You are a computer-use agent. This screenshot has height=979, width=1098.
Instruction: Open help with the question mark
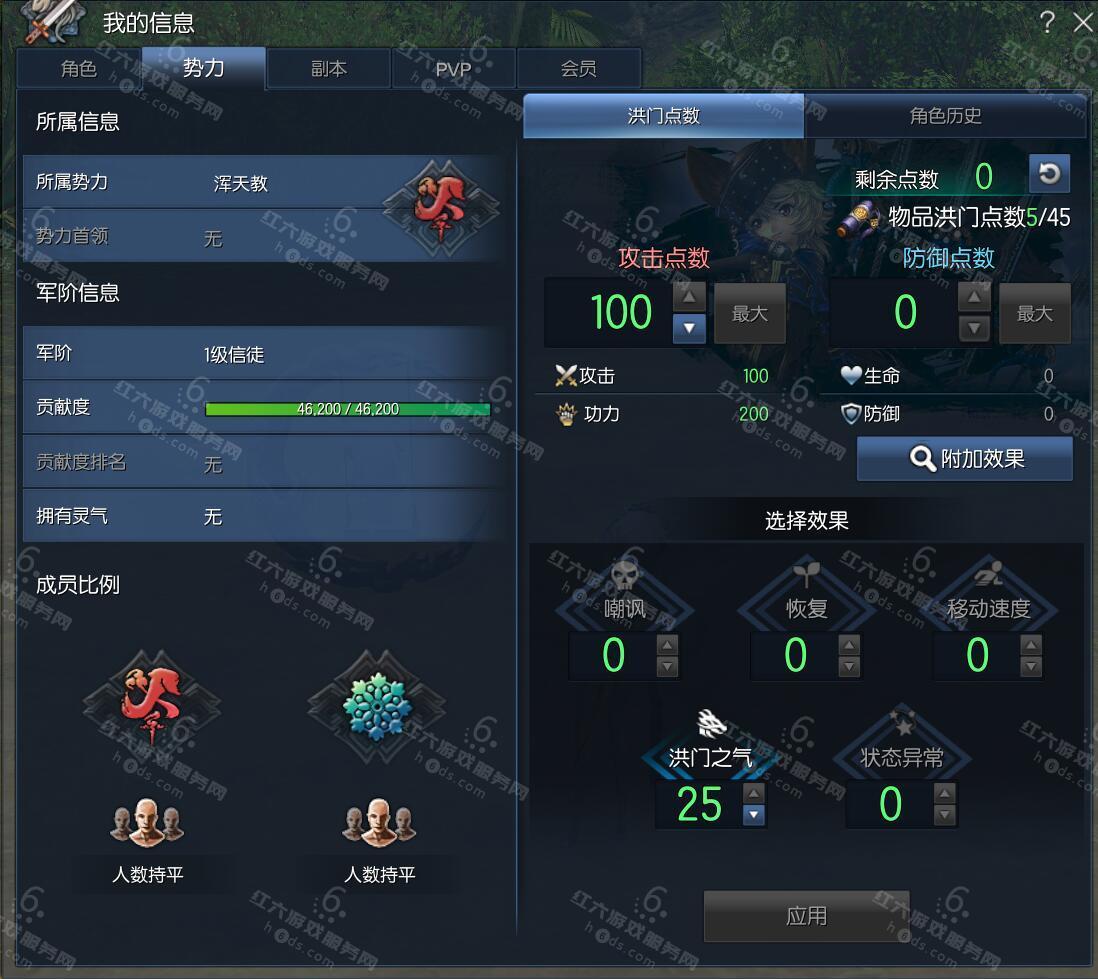point(1047,22)
